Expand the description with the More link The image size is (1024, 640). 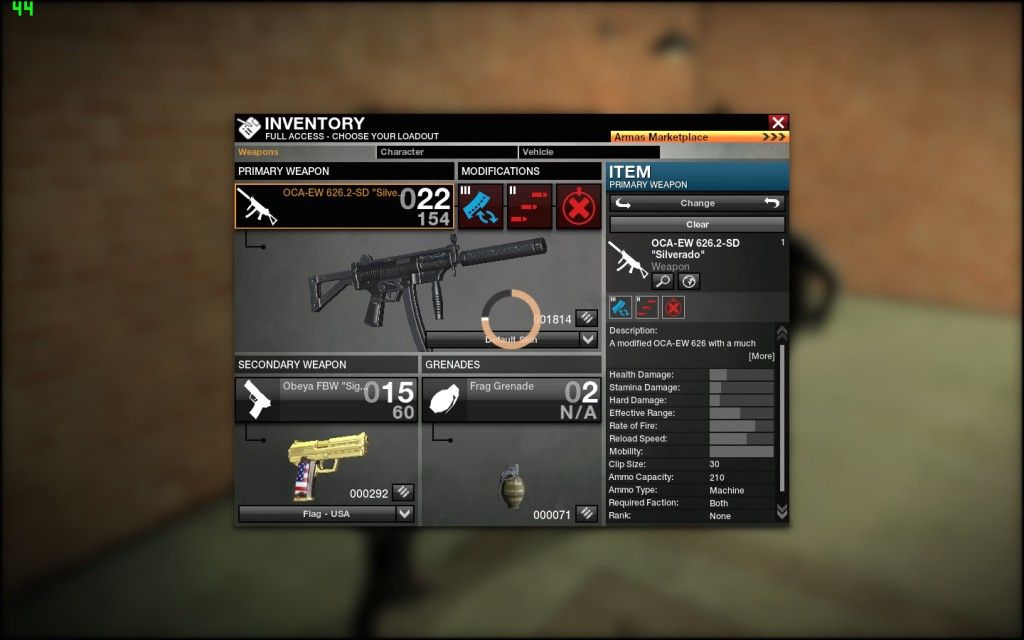click(761, 357)
